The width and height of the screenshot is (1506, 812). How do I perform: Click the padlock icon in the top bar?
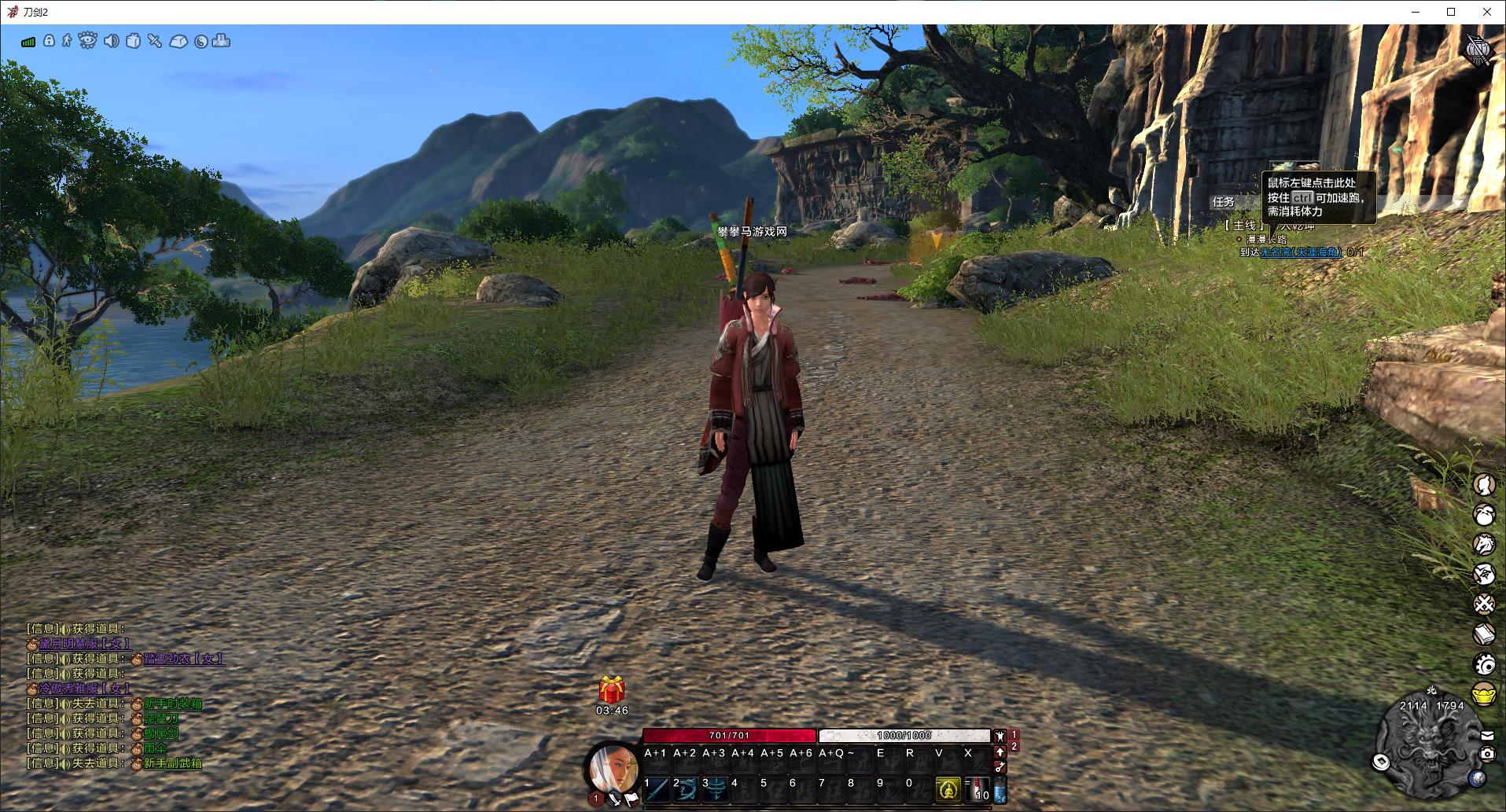(x=49, y=40)
